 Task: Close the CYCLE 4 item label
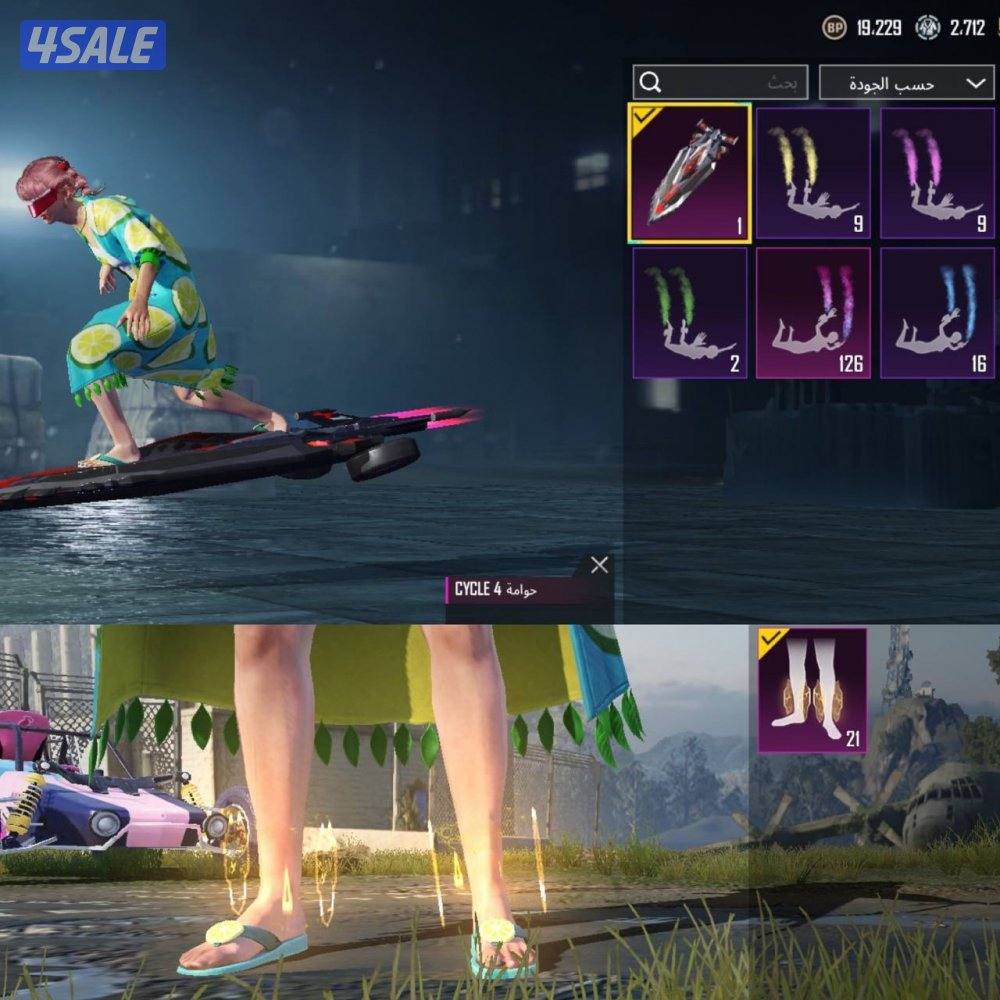[599, 565]
